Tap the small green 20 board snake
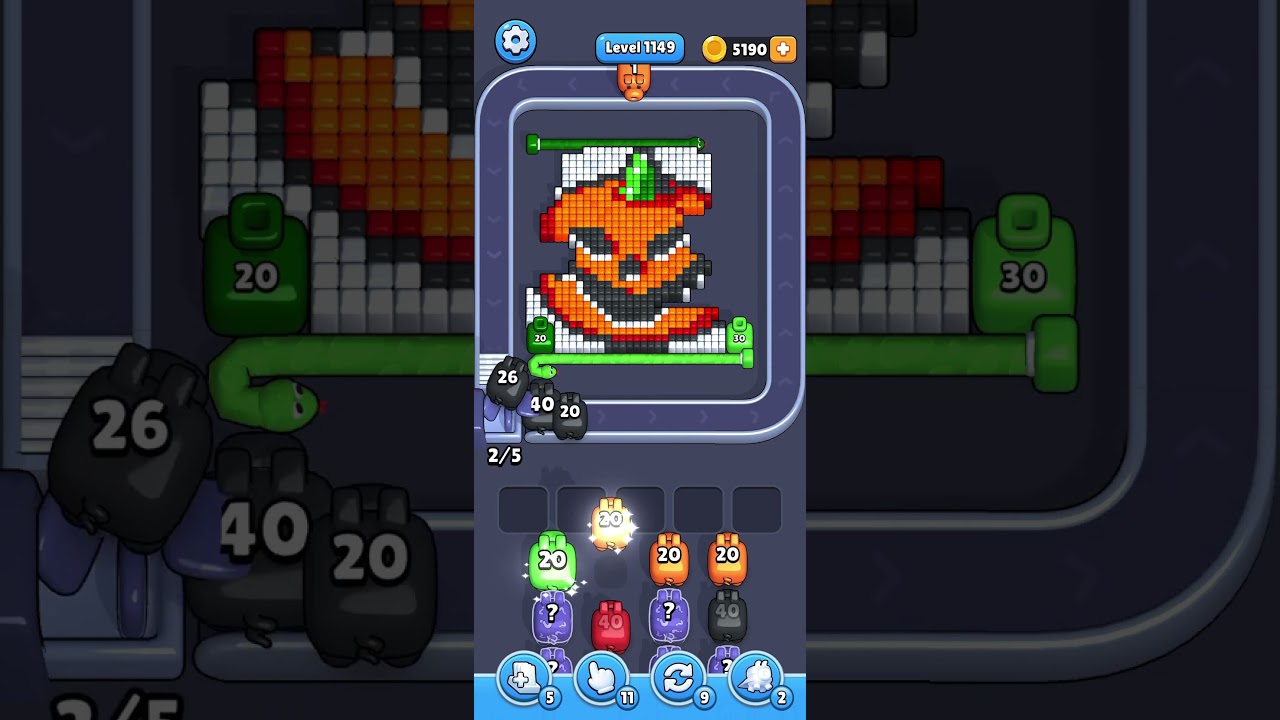The image size is (1280, 720). 538,337
